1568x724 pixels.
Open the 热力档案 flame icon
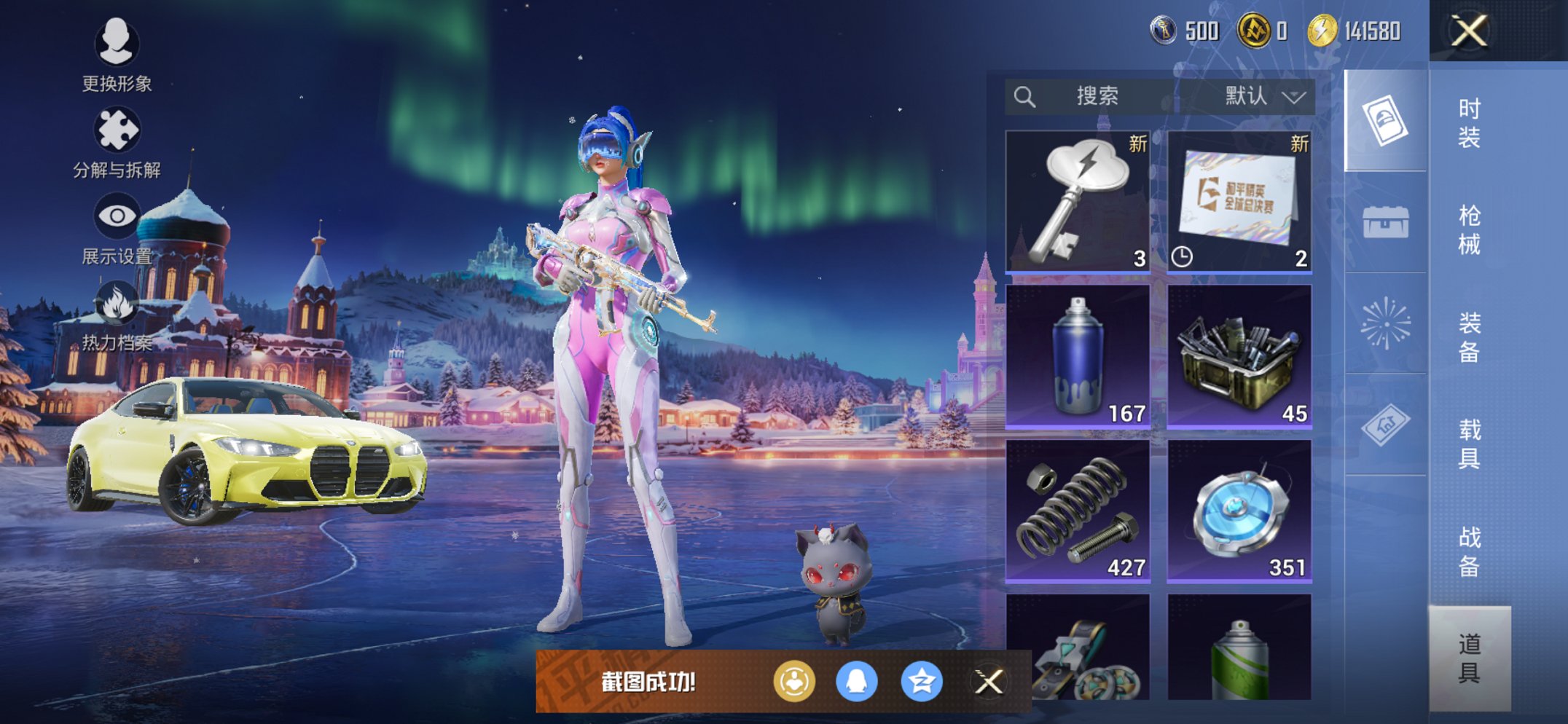coord(117,315)
